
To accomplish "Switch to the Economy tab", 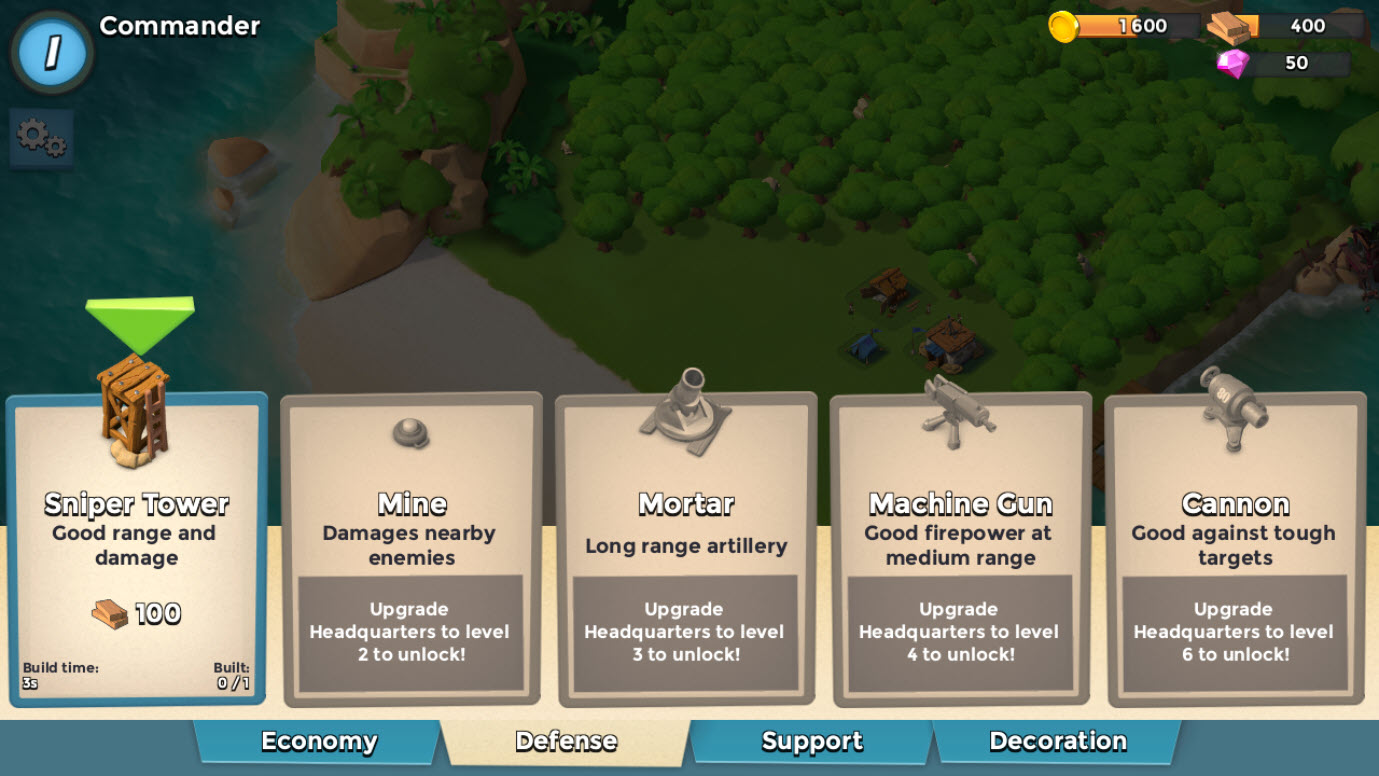I will pos(318,742).
